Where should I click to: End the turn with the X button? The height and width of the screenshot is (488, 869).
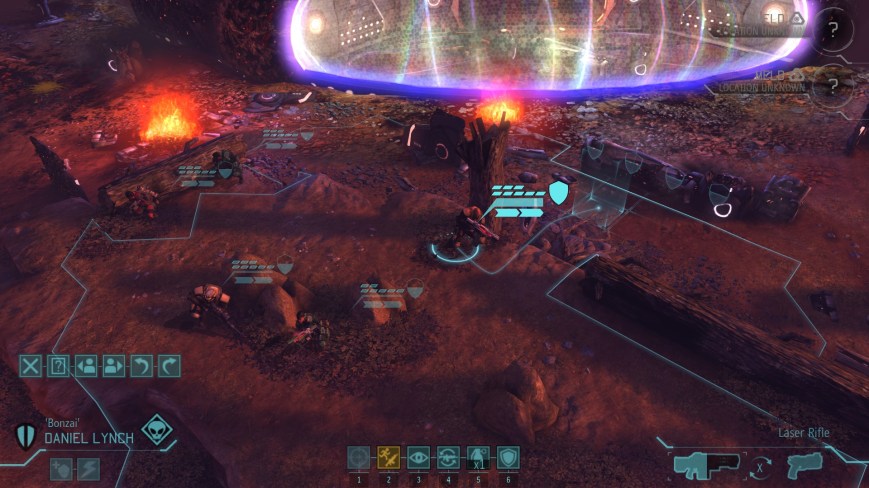pos(31,365)
